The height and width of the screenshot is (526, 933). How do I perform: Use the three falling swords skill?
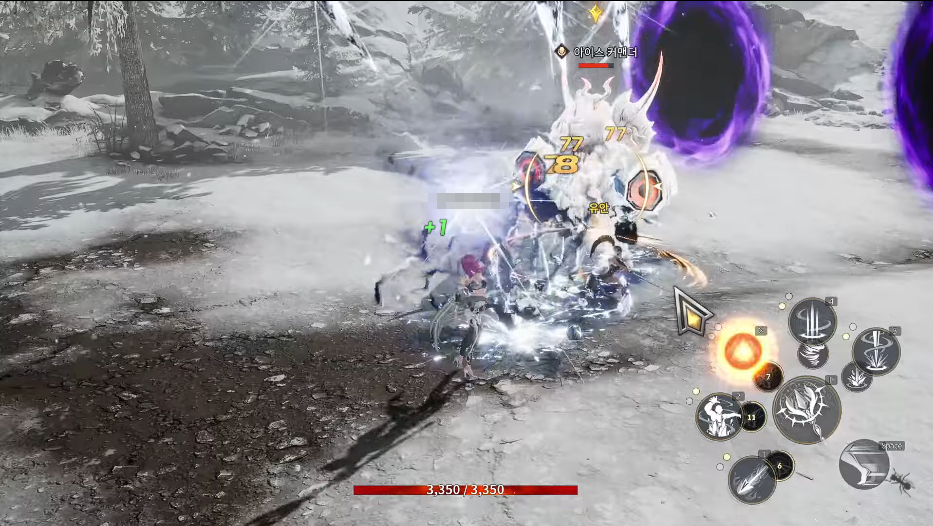(812, 322)
